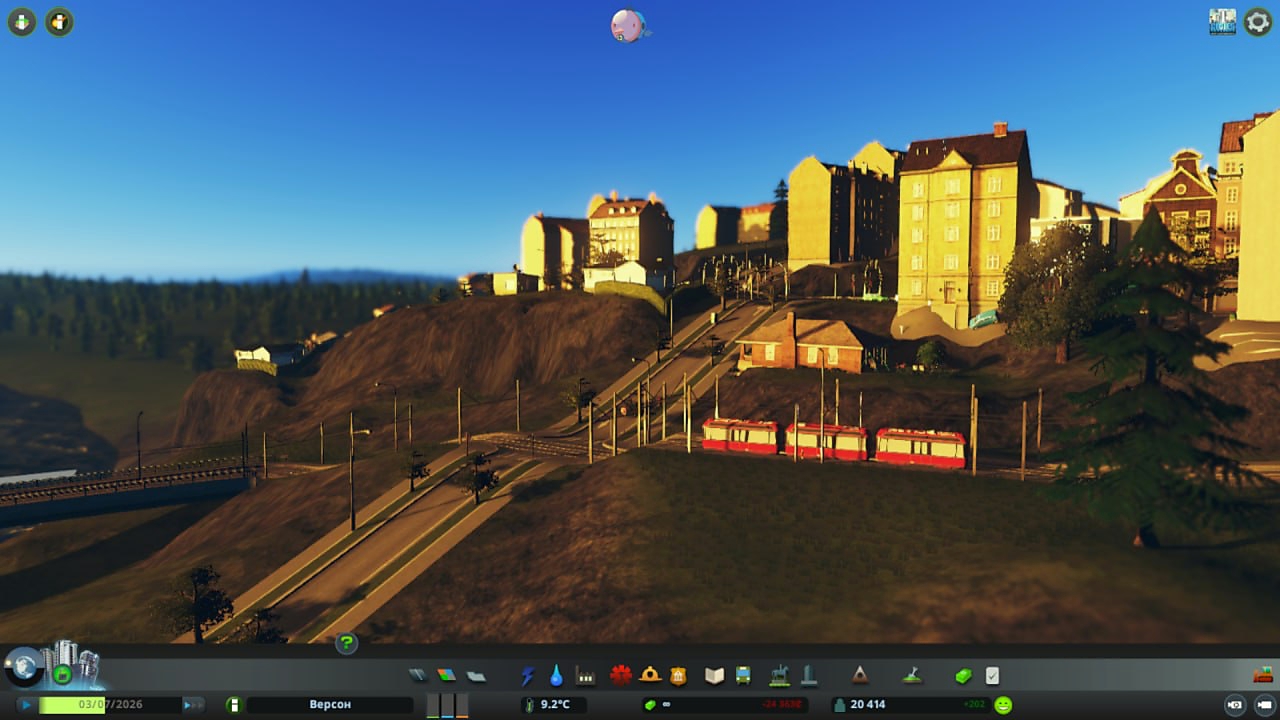Change the simulation speed arrows

pyautogui.click(x=192, y=705)
